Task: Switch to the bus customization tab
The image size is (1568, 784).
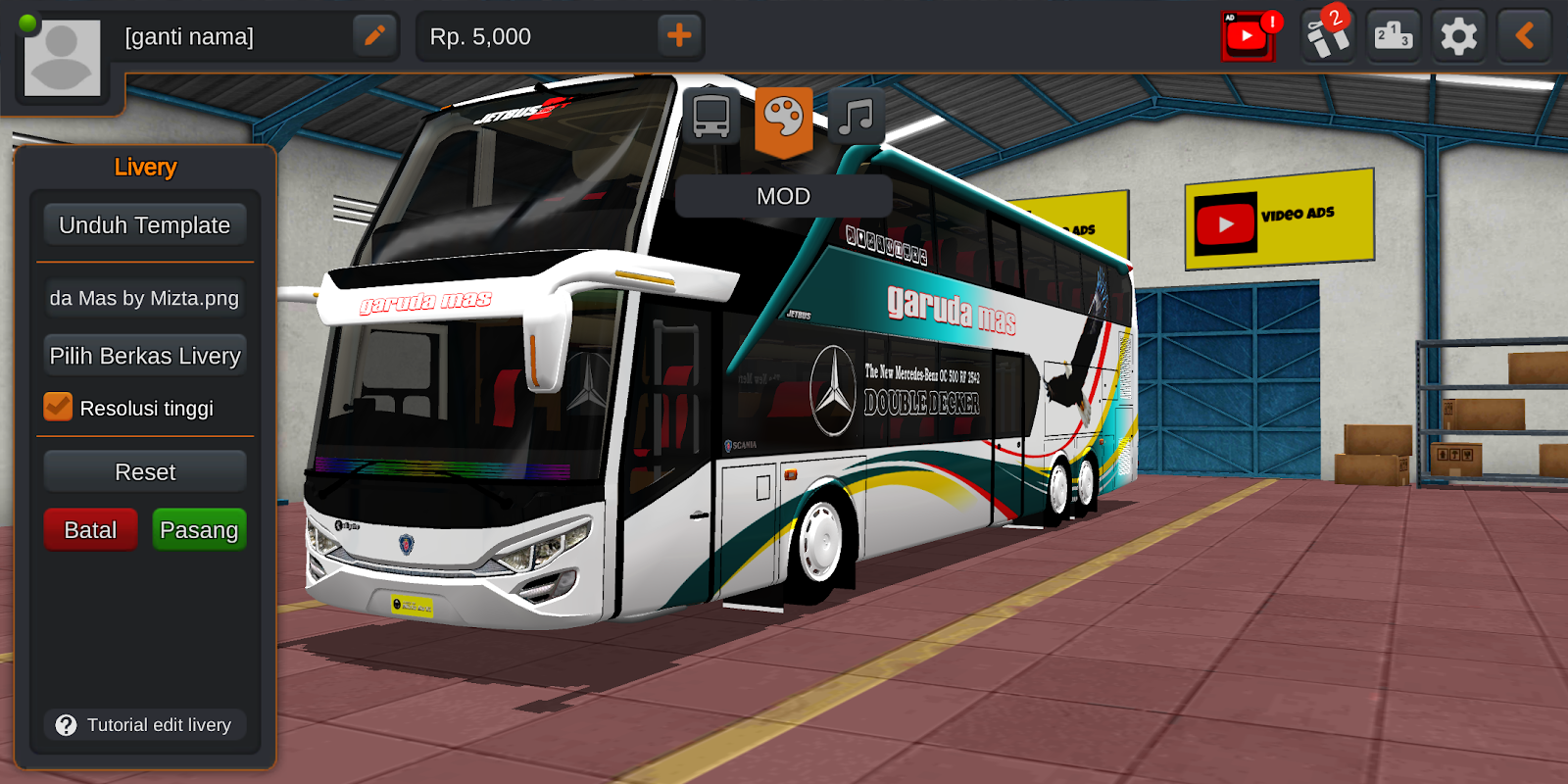Action: 710,115
